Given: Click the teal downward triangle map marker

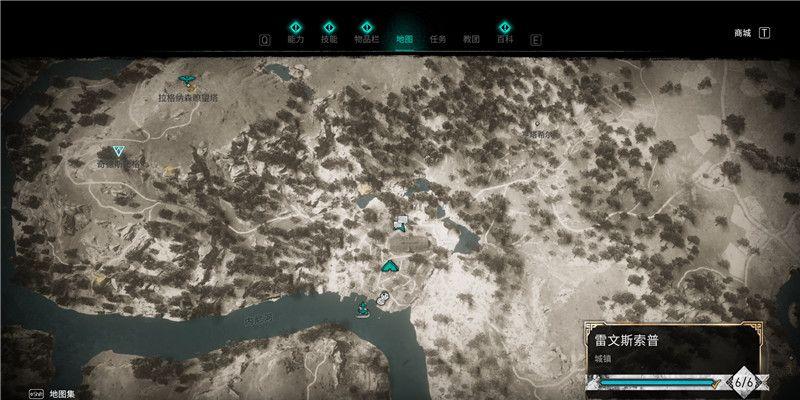Looking at the screenshot, I should pos(119,151).
